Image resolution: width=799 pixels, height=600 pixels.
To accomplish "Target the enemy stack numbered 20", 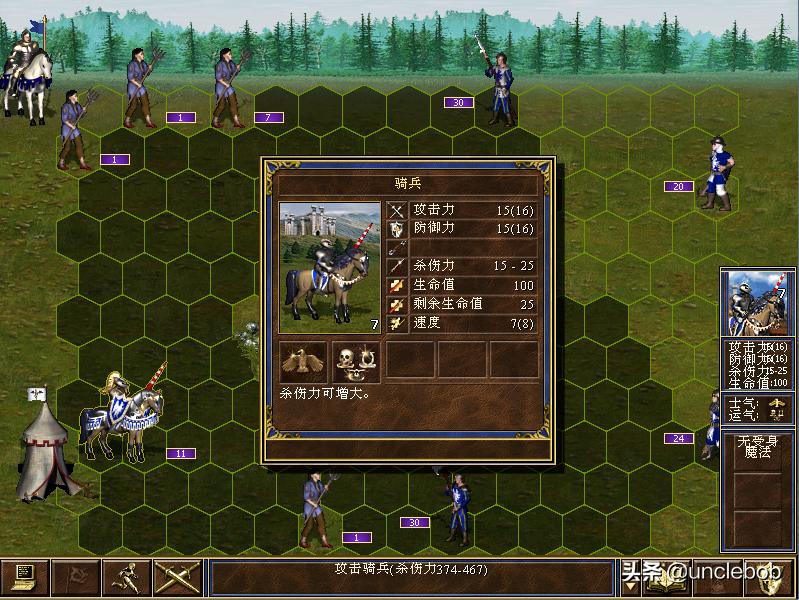I will [x=717, y=175].
